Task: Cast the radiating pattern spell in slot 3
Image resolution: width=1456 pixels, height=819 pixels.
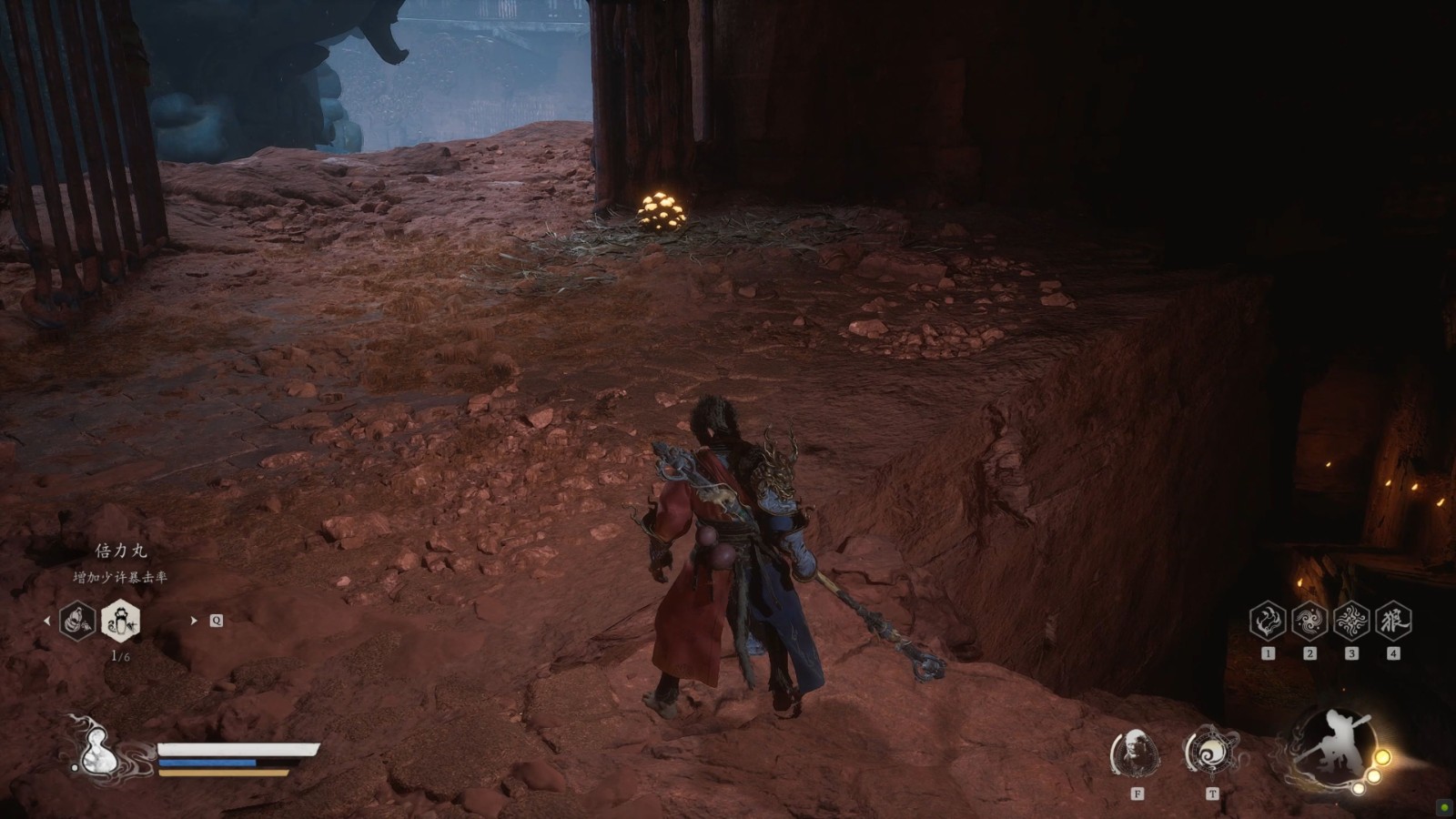Action: tap(1351, 621)
